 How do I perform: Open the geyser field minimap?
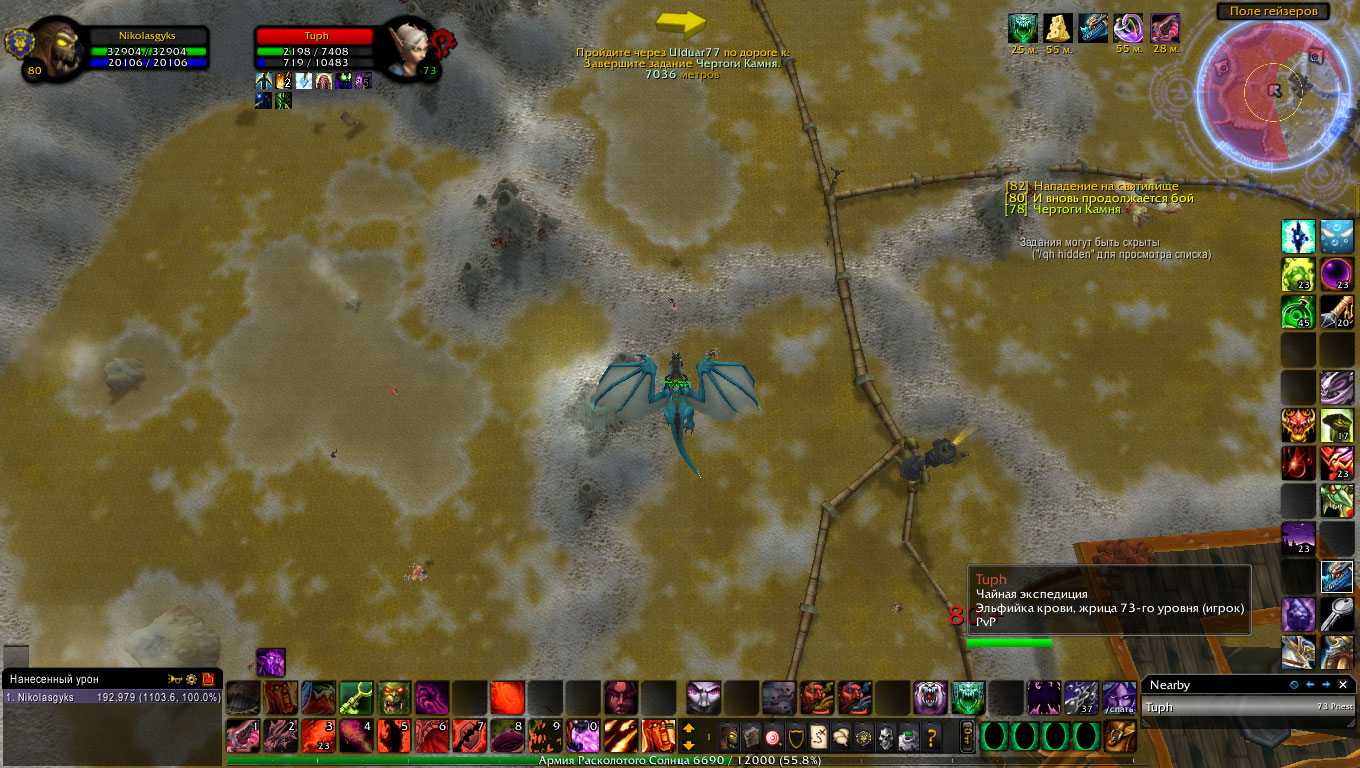(1271, 90)
